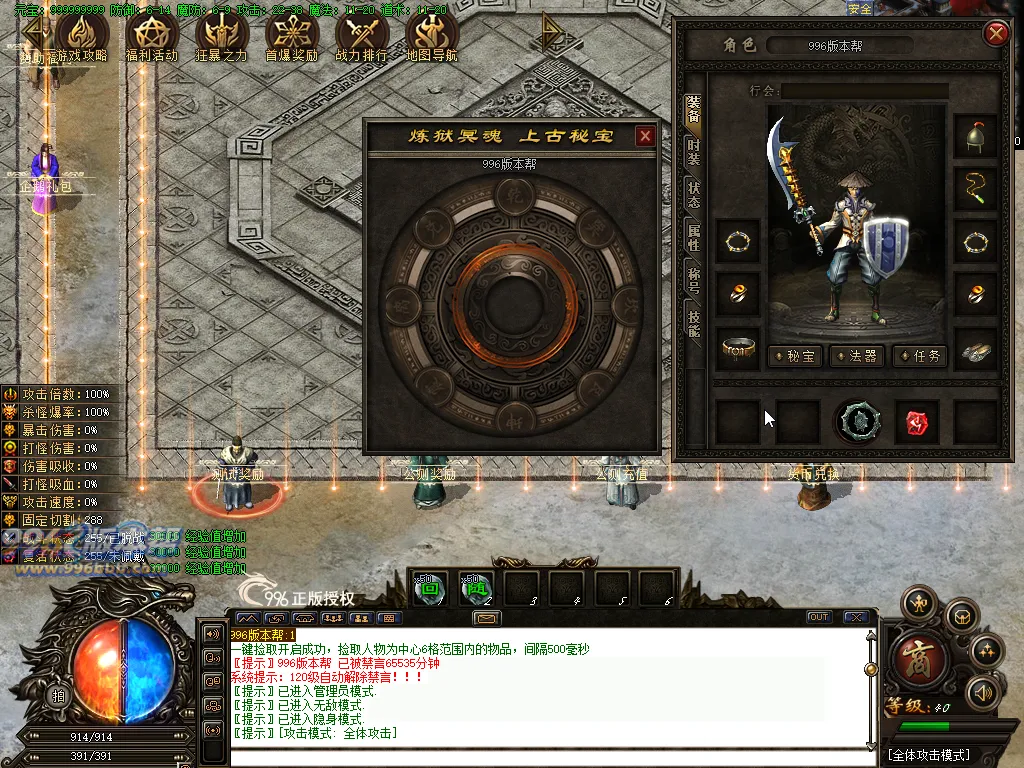Open the 游戏攻略 game guide
The width and height of the screenshot is (1024, 768).
(x=81, y=37)
